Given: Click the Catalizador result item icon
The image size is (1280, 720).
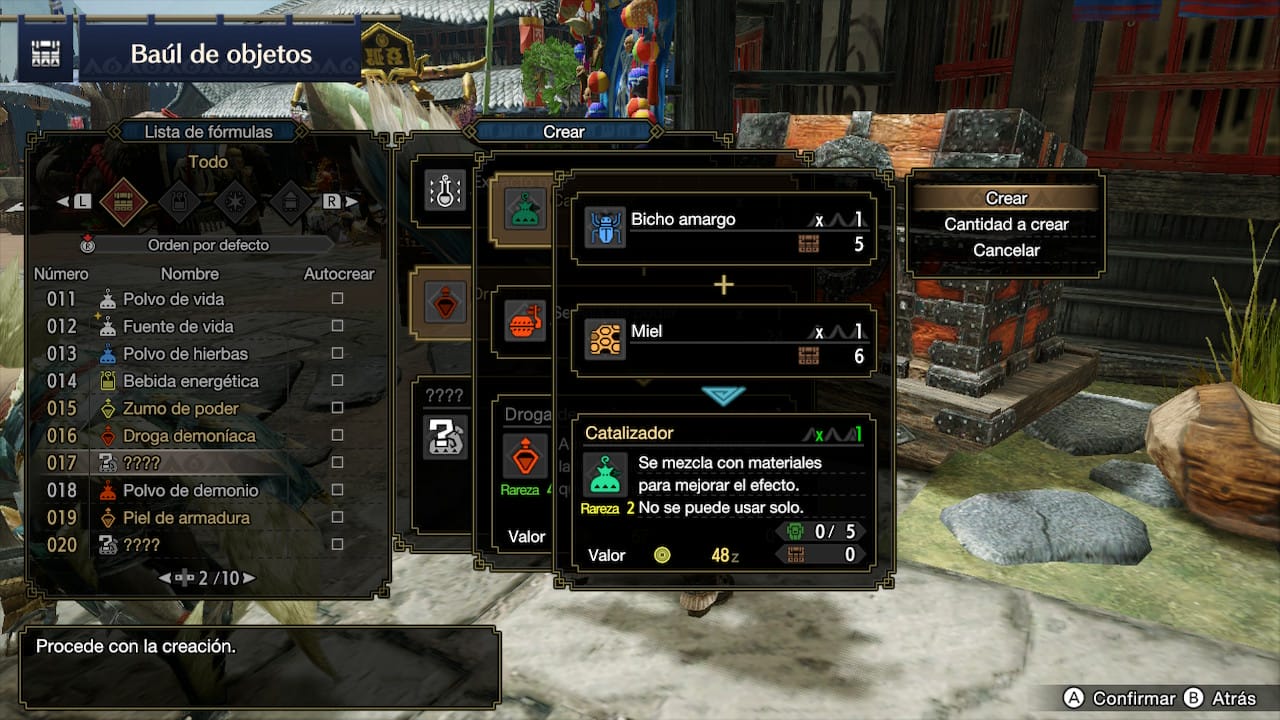Looking at the screenshot, I should coord(605,474).
